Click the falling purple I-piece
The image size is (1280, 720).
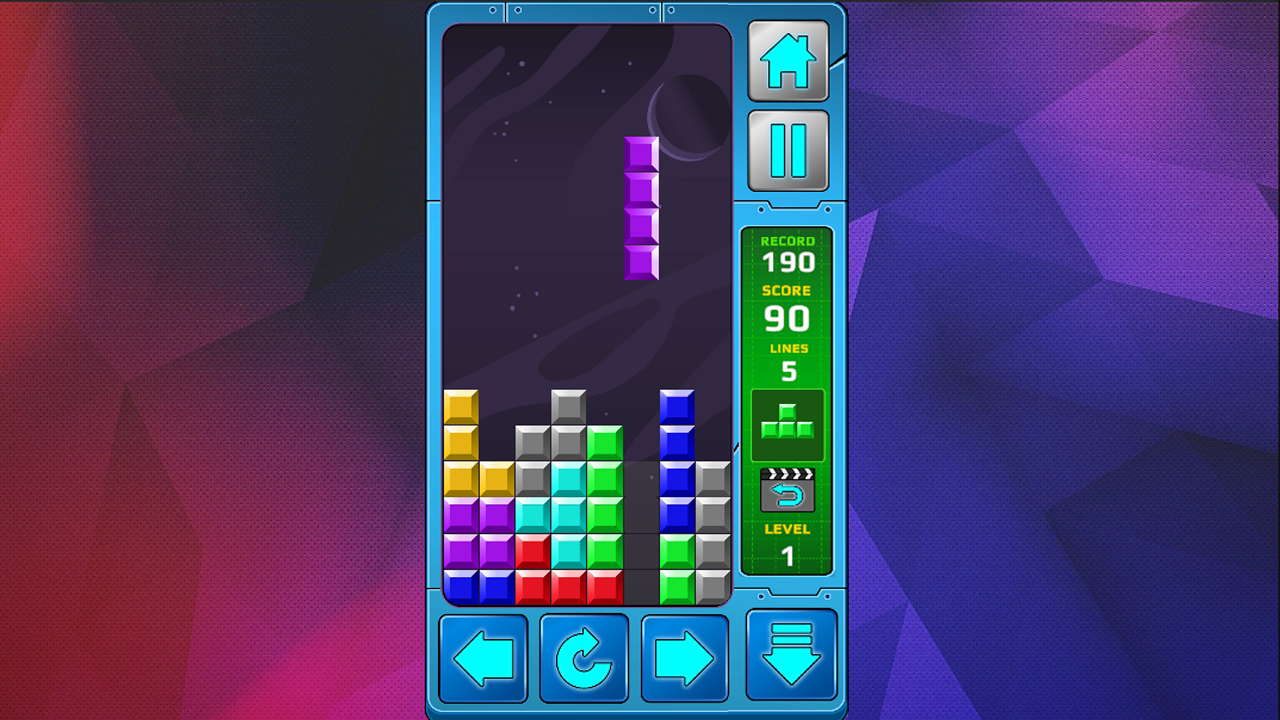point(641,210)
